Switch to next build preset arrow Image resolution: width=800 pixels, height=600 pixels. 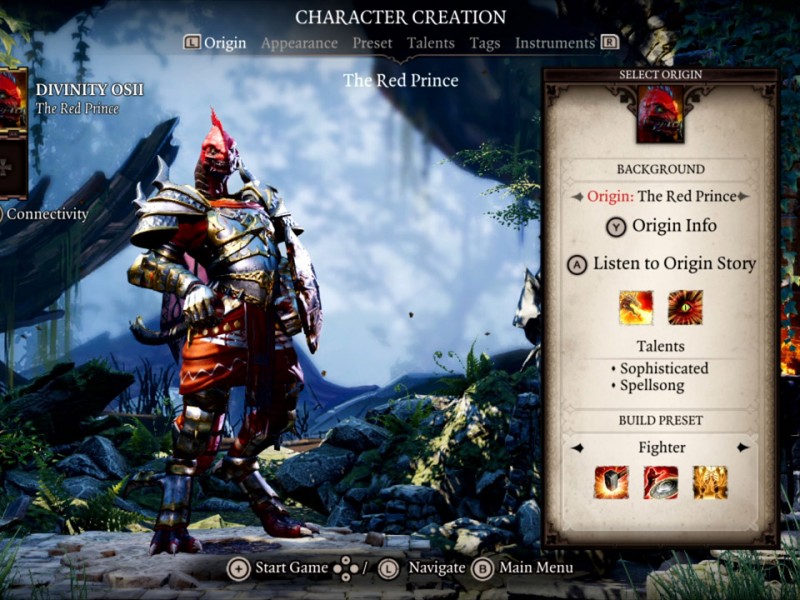pos(743,447)
